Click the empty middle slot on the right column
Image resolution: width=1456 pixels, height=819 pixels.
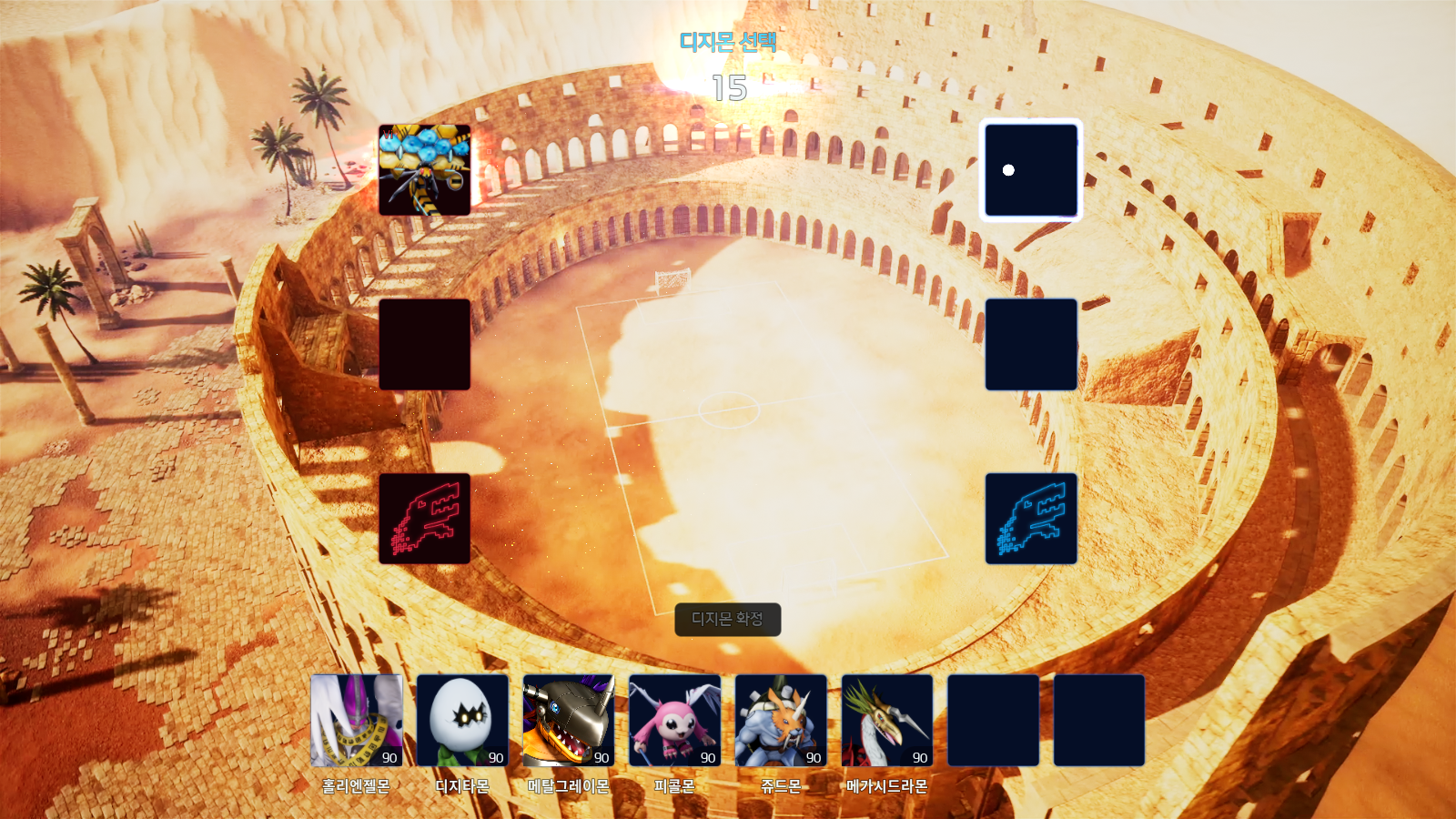[1031, 344]
